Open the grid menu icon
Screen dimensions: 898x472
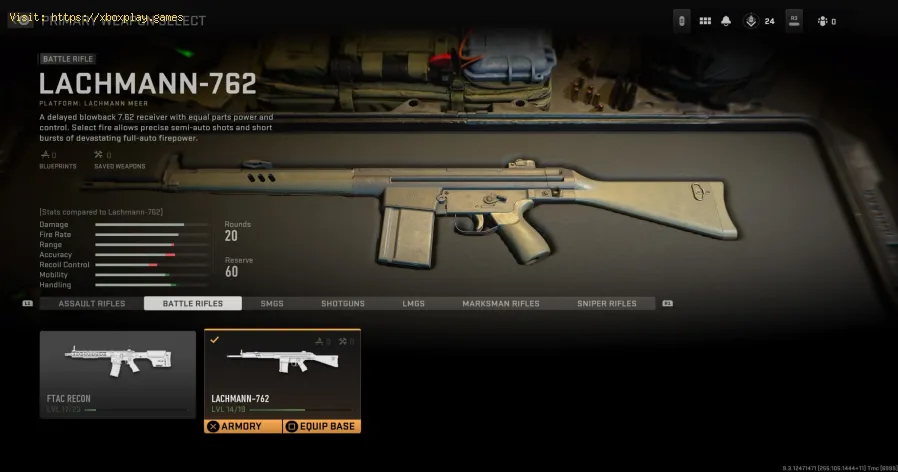(705, 20)
